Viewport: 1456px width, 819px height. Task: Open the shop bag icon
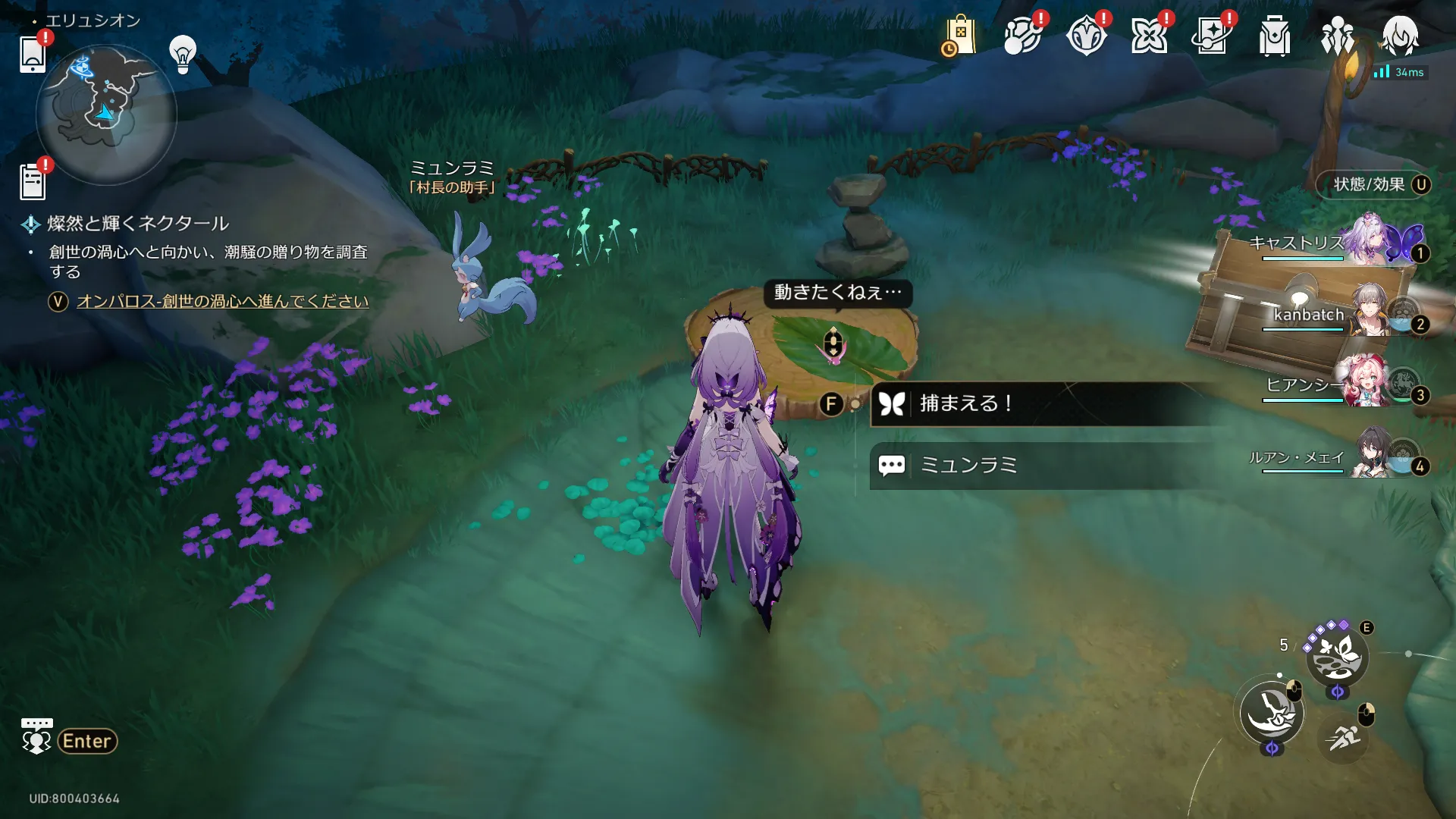click(959, 36)
